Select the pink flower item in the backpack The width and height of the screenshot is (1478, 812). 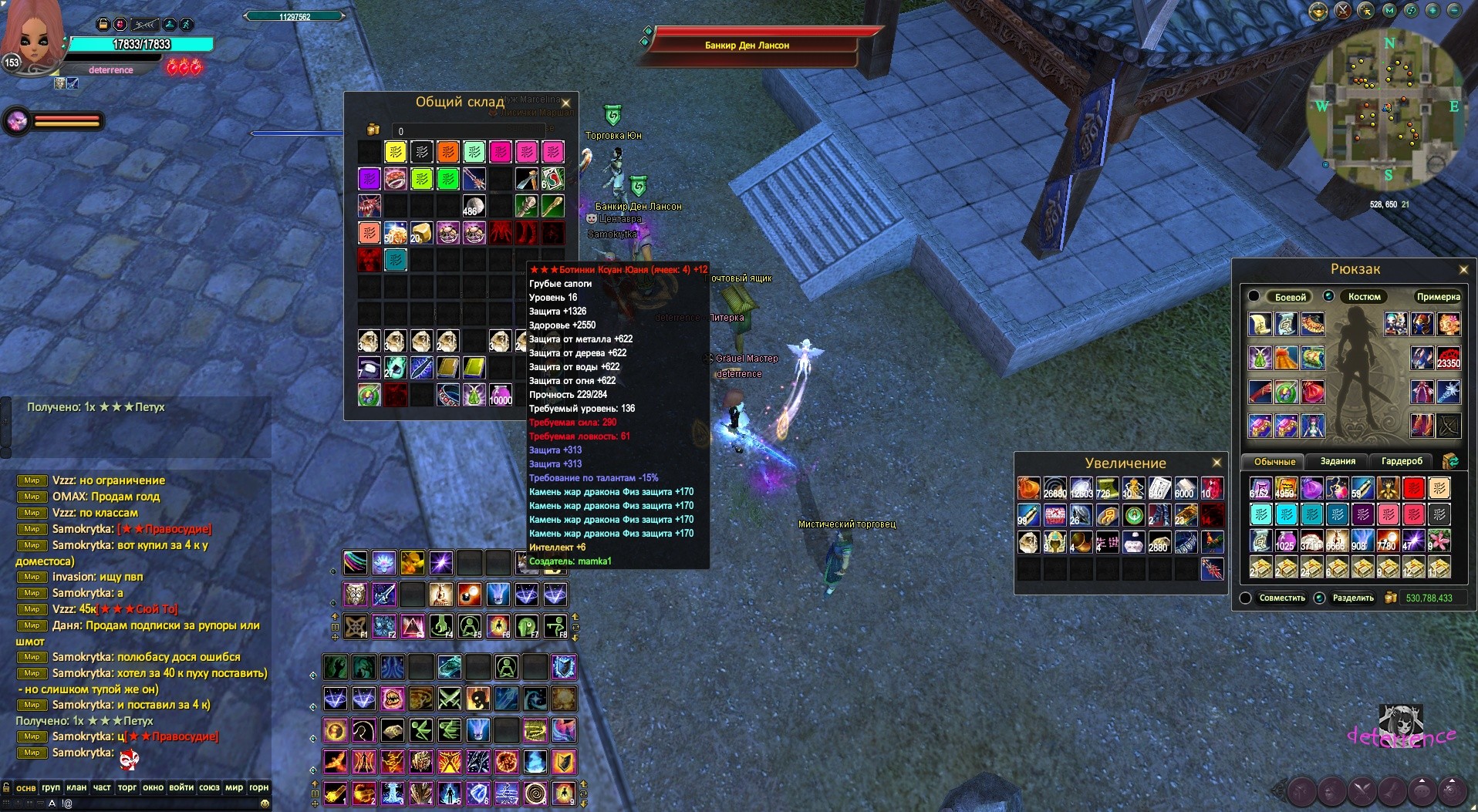(x=1439, y=540)
